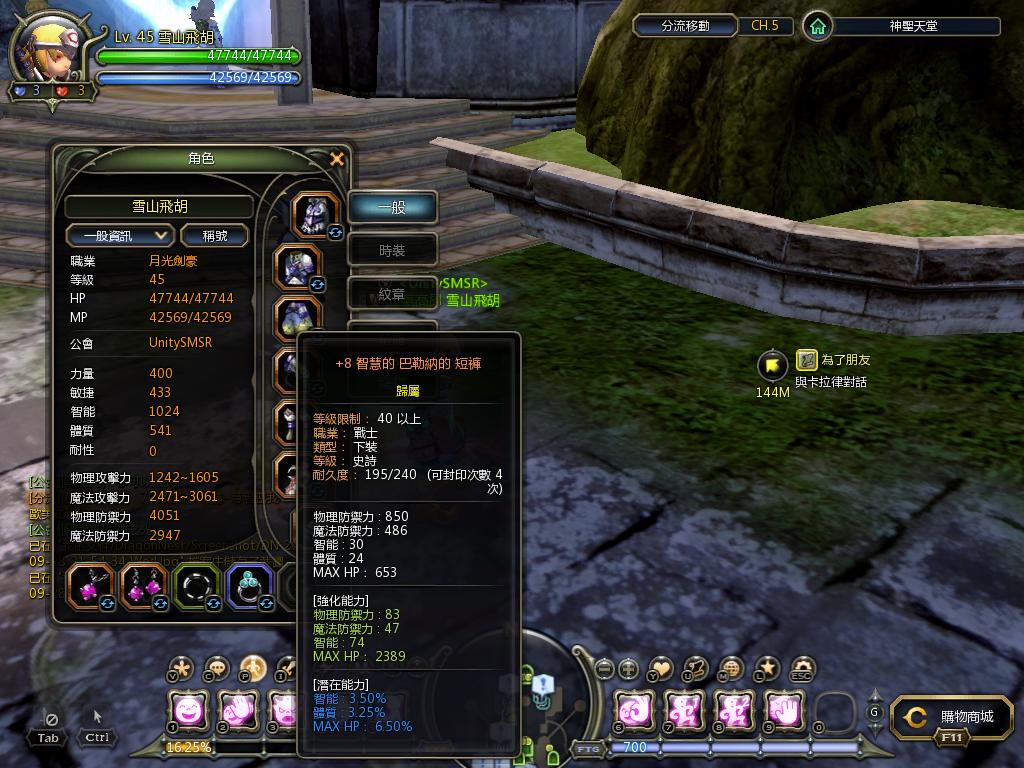Click the 分流移動 channel move button
The height and width of the screenshot is (768, 1024).
click(x=686, y=26)
